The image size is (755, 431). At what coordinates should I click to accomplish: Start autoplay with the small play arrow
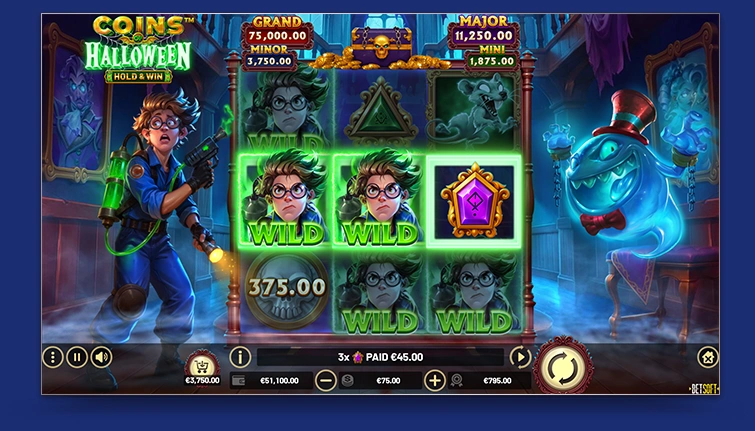[520, 357]
